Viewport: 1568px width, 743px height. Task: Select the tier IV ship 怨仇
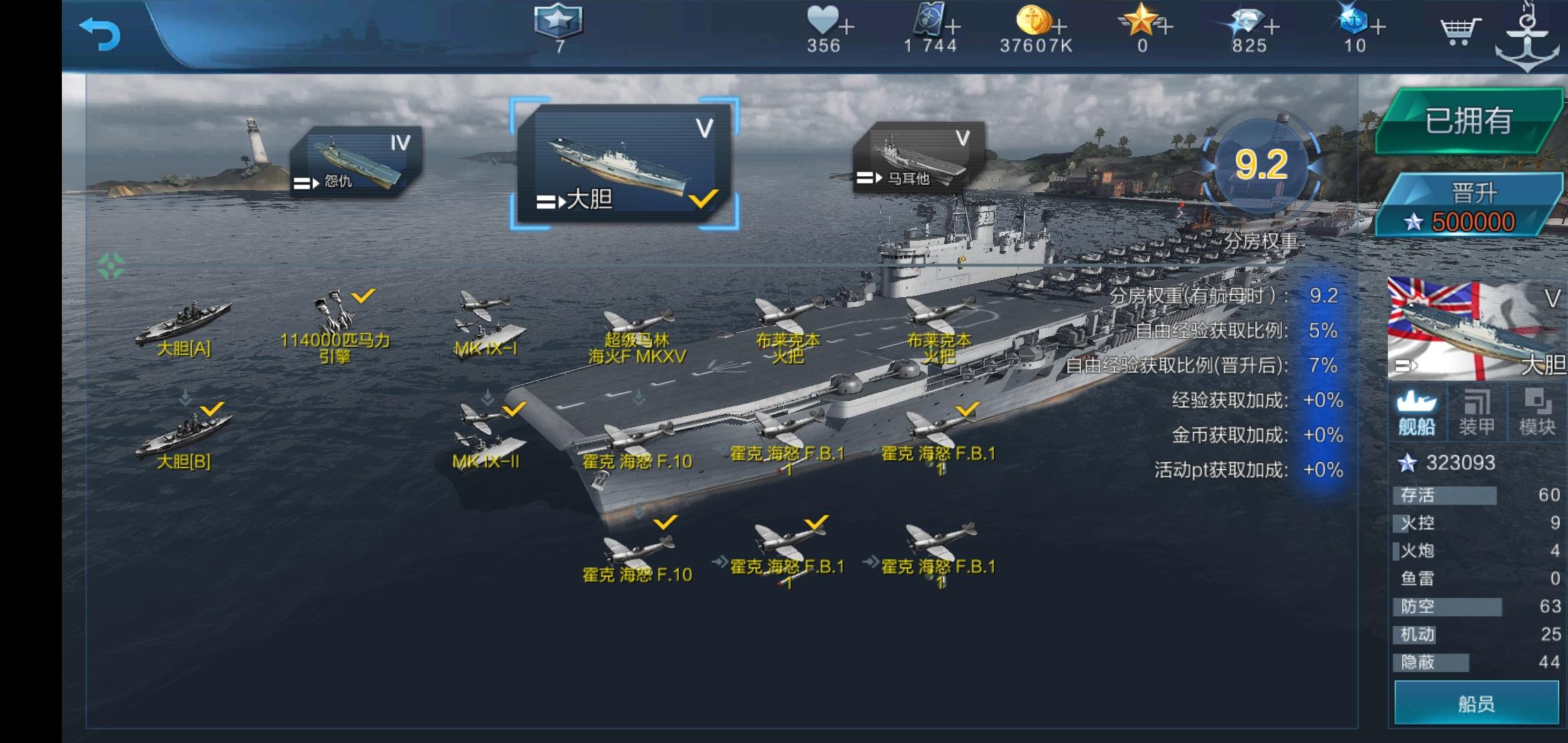[358, 158]
